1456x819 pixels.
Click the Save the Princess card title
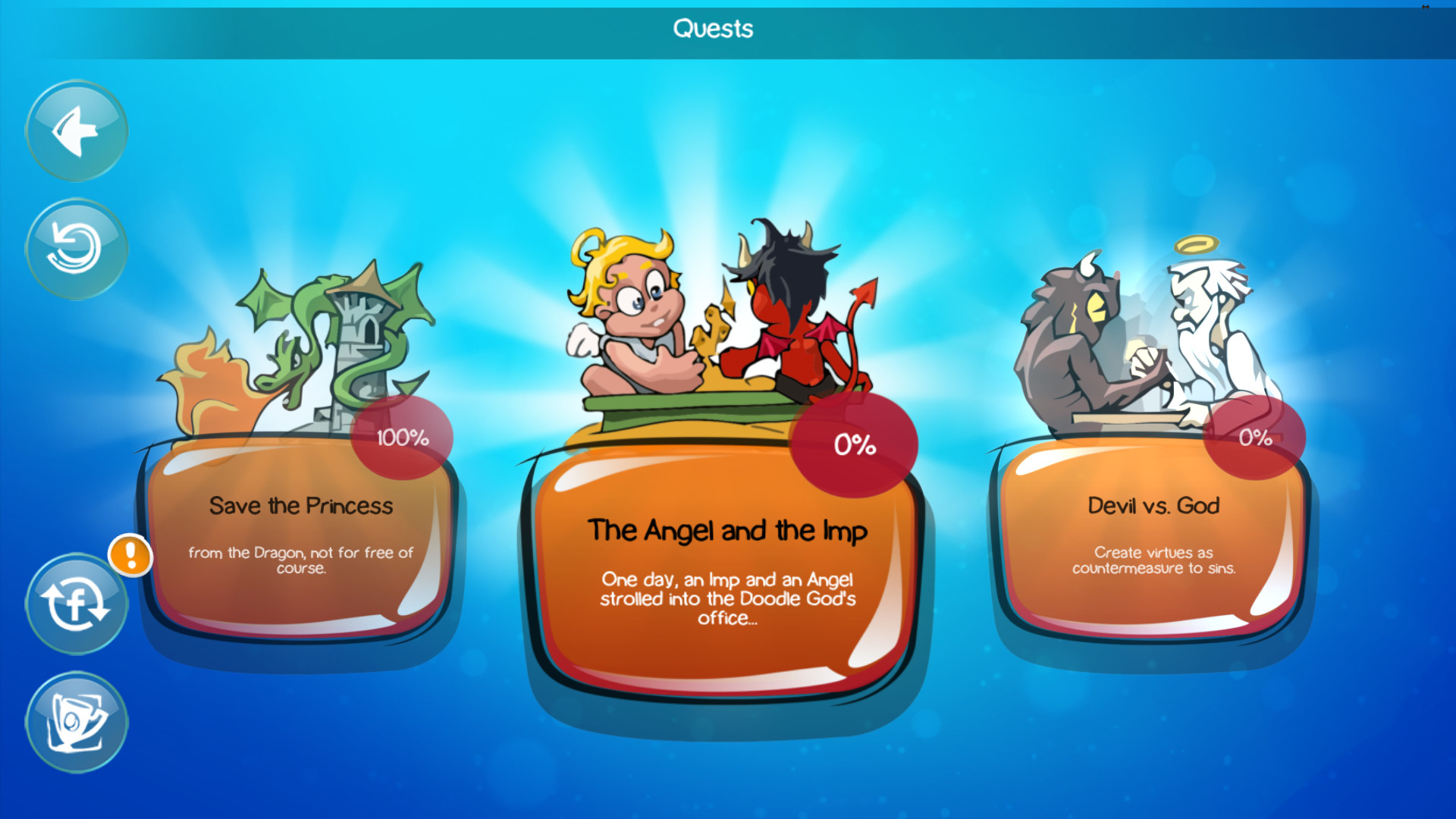(303, 507)
